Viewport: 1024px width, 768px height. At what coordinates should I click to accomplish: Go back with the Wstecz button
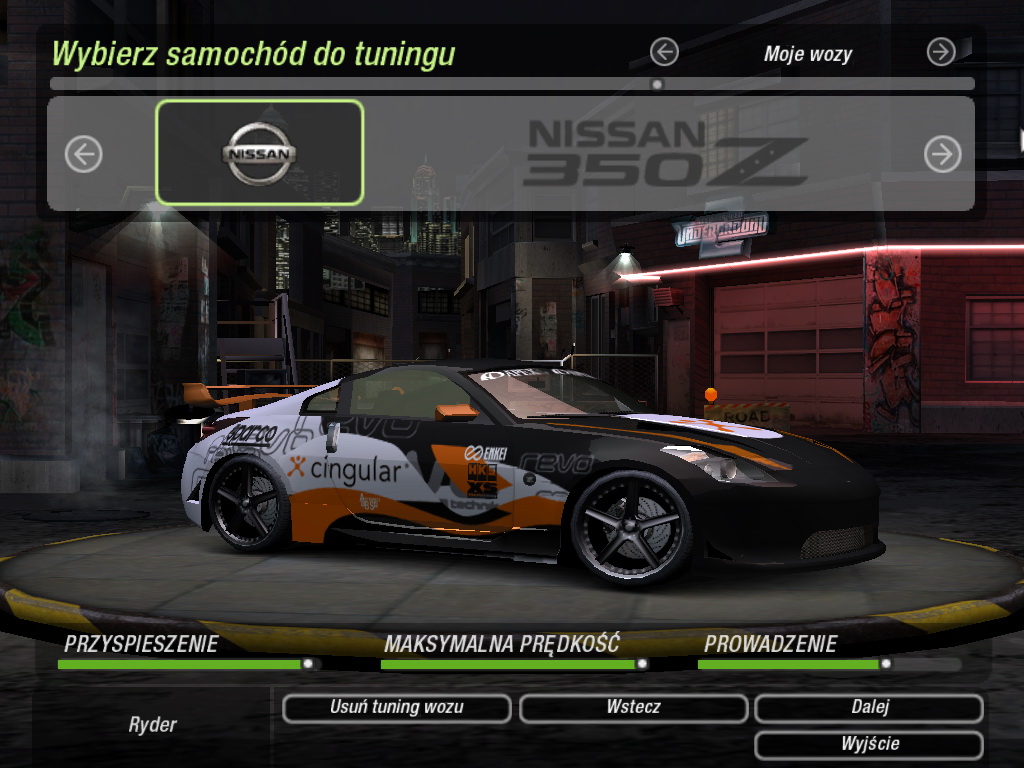tap(633, 708)
